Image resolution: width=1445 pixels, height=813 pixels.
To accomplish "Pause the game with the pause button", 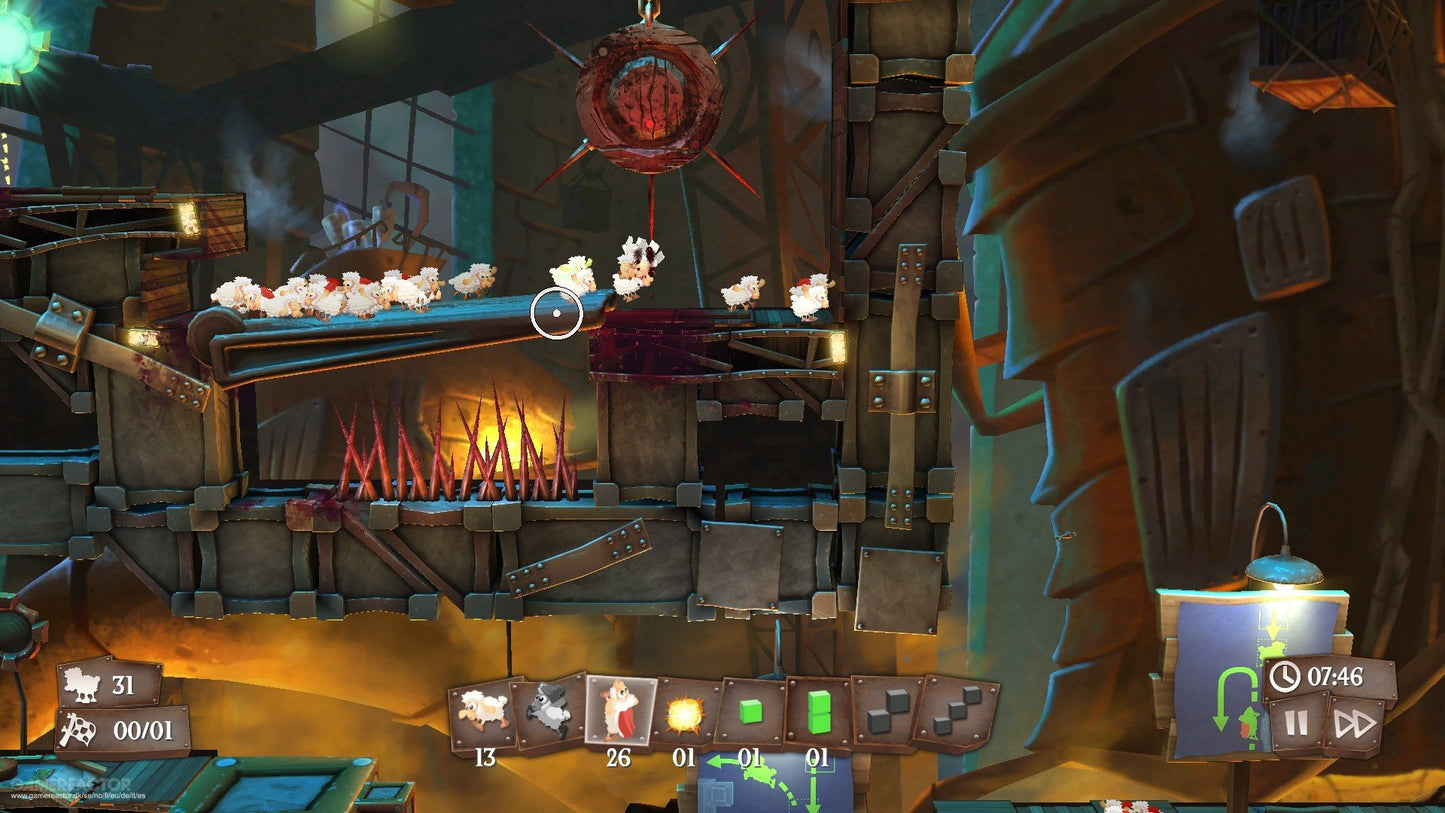I will point(1296,722).
